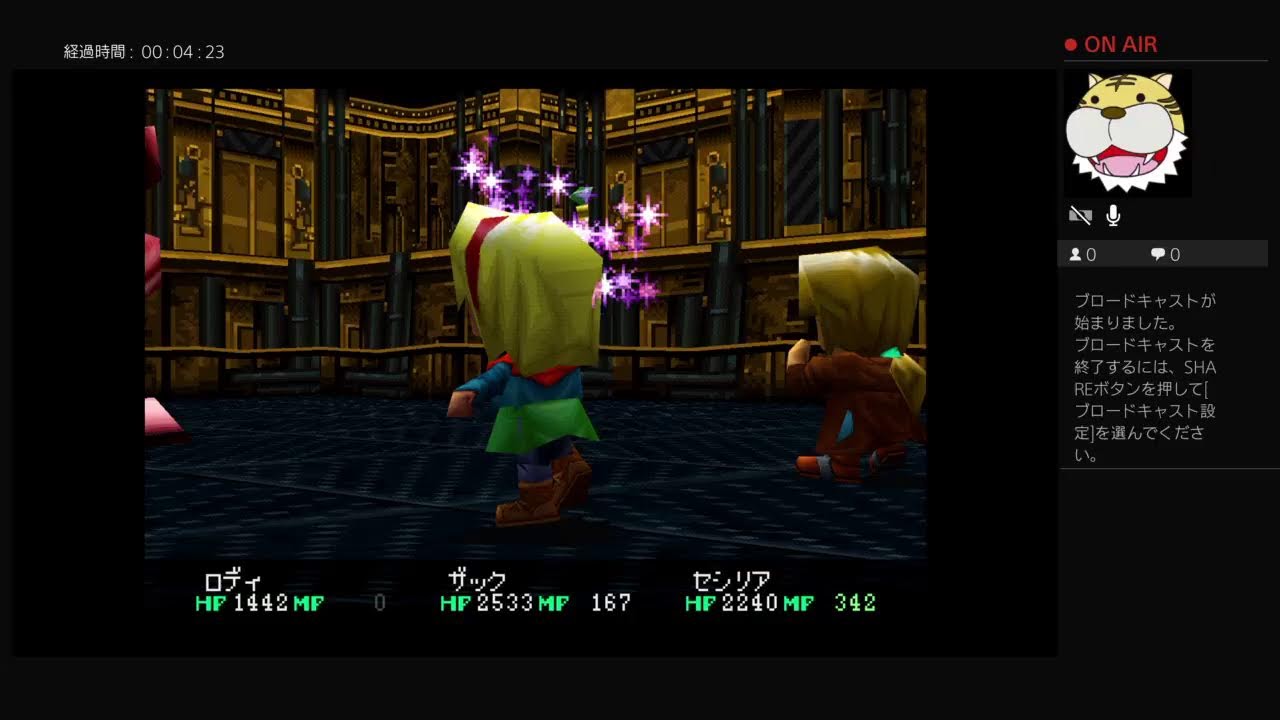
Task: Pick セシリア from the party status row
Action: [x=731, y=582]
